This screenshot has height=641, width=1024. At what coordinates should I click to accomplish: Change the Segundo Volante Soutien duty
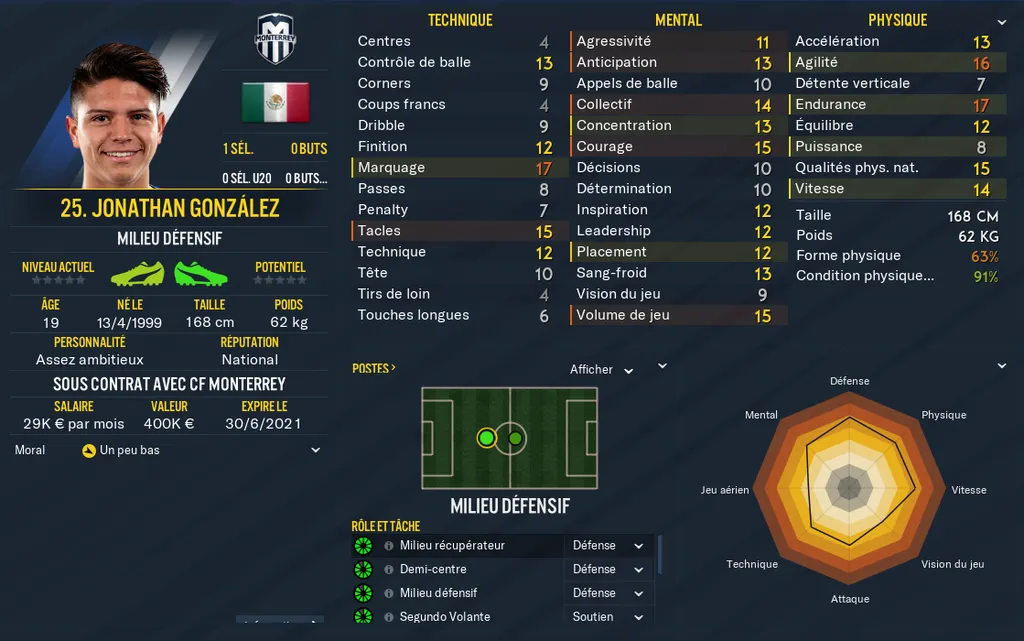point(608,617)
